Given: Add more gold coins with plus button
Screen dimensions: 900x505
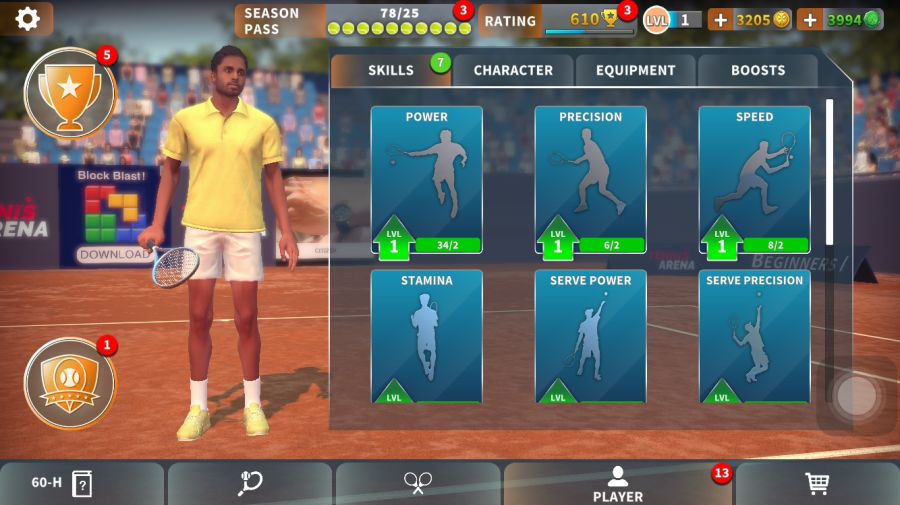Looking at the screenshot, I should pos(721,20).
